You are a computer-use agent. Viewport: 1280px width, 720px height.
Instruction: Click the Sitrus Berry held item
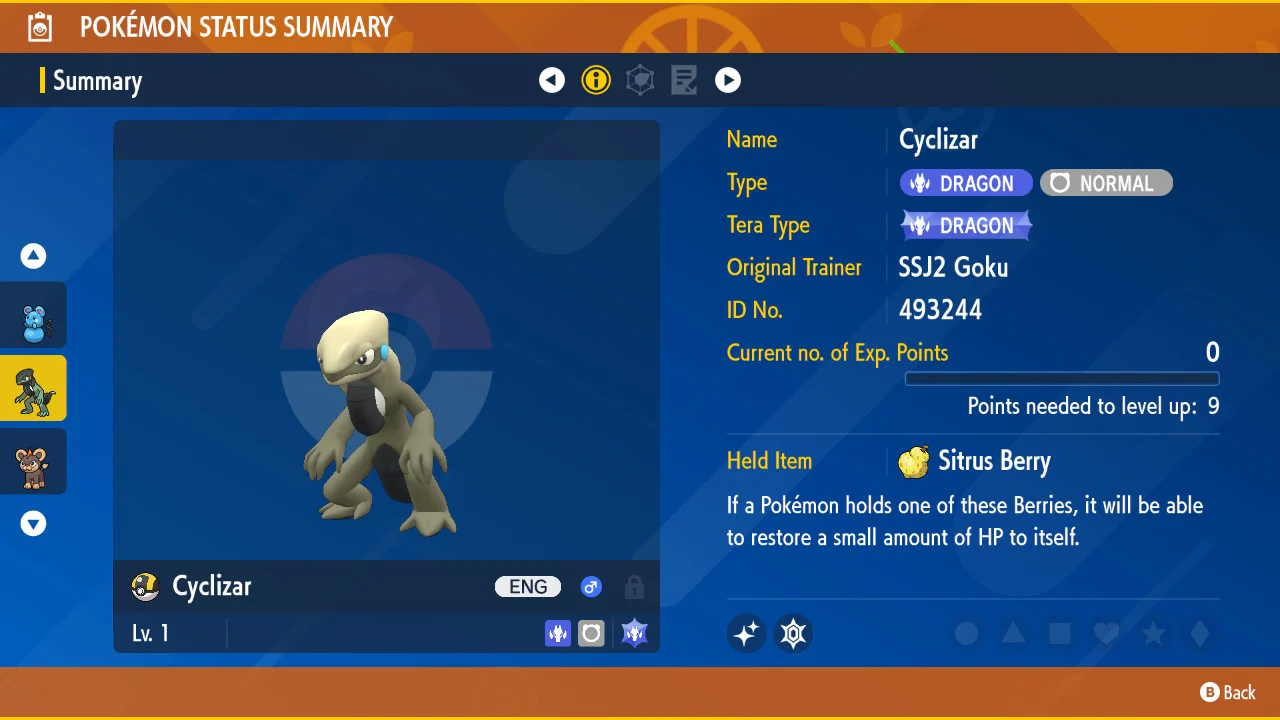(x=975, y=461)
